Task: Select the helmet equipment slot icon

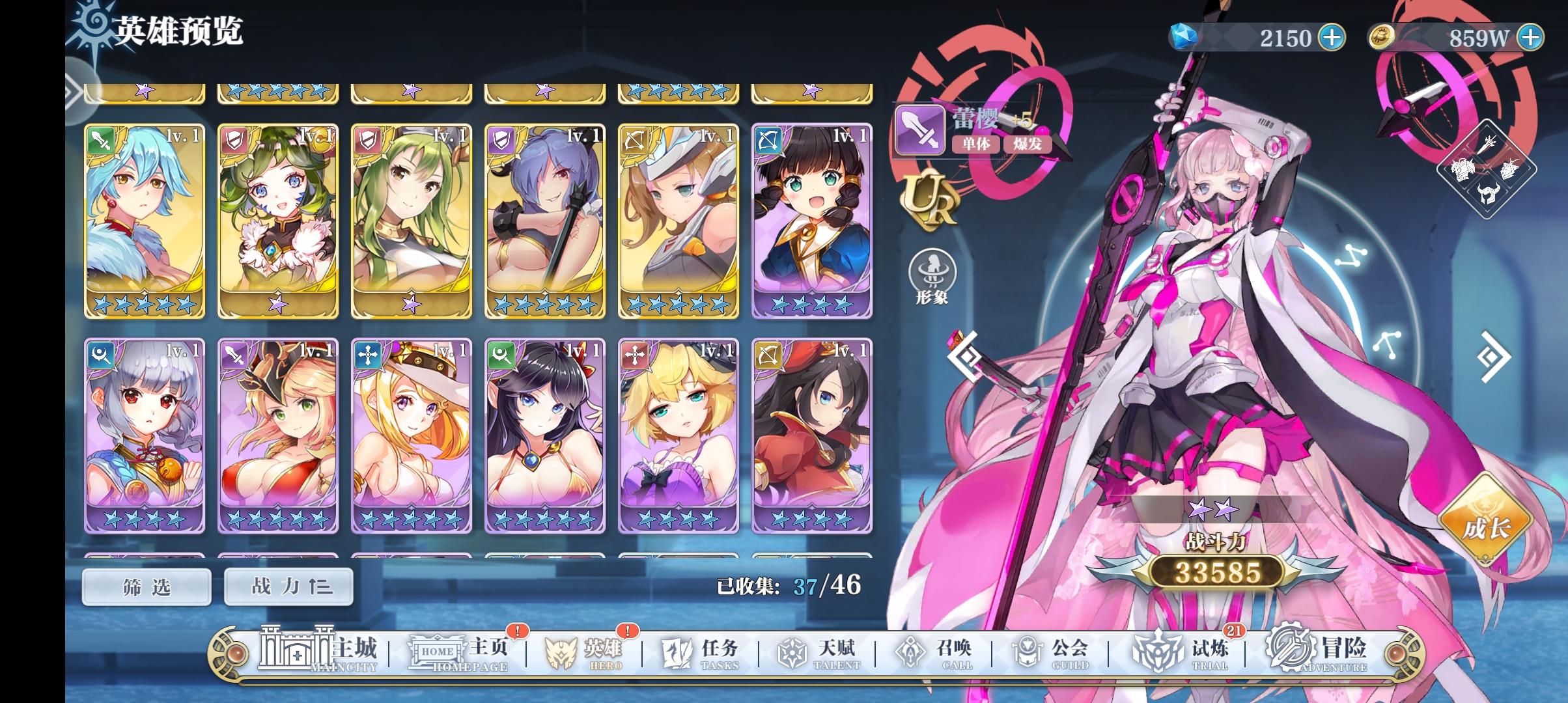Action: click(1488, 193)
